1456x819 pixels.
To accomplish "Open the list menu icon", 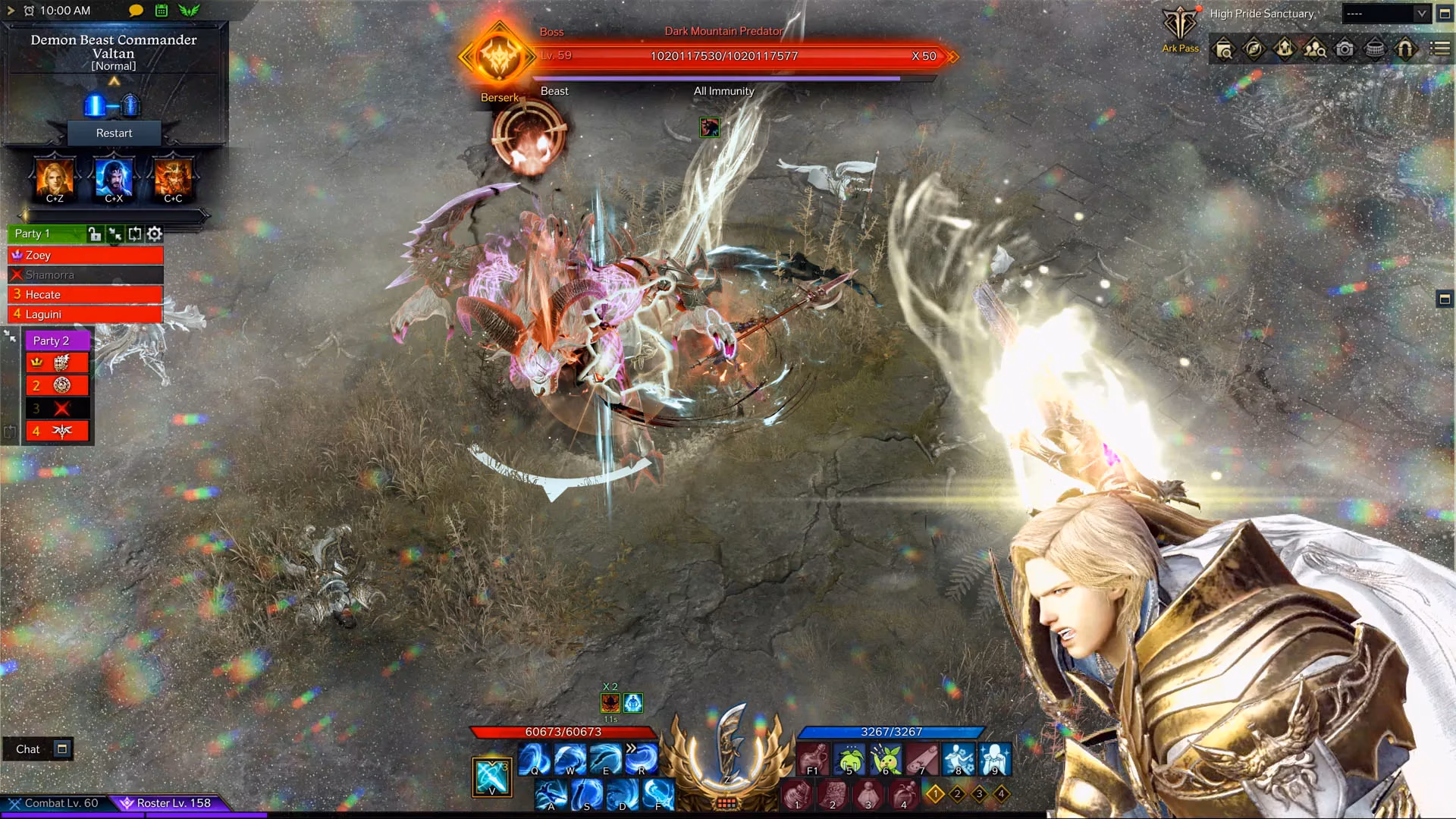I will click(x=1439, y=49).
